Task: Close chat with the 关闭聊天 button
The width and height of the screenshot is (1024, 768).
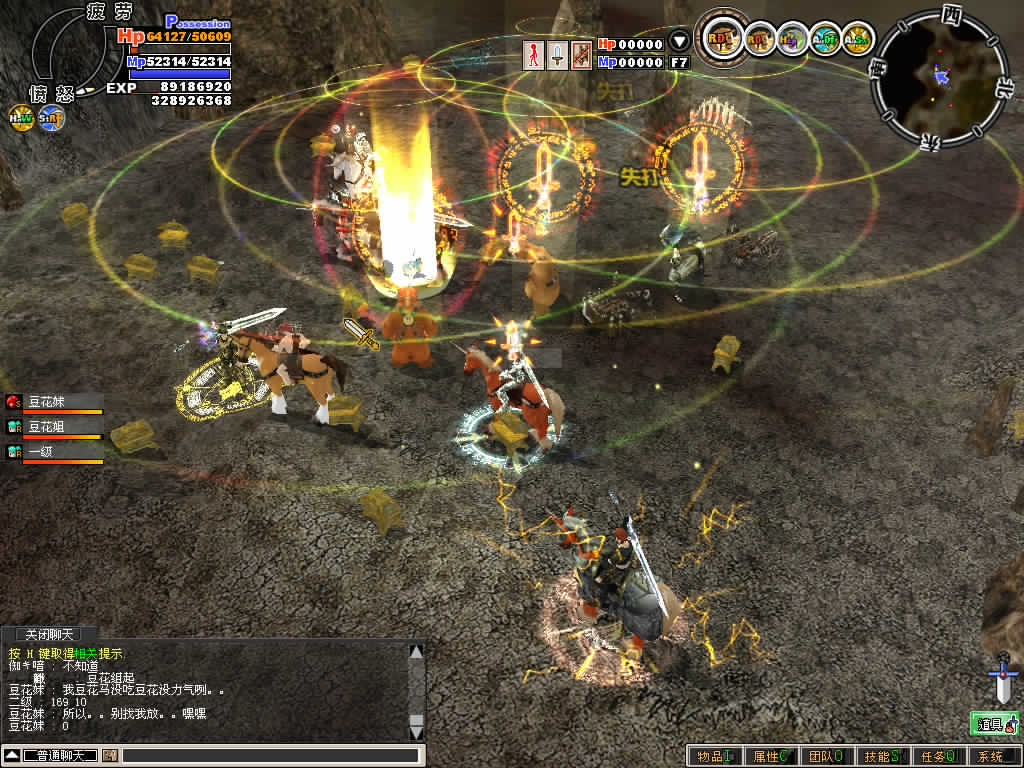Action: coord(49,634)
